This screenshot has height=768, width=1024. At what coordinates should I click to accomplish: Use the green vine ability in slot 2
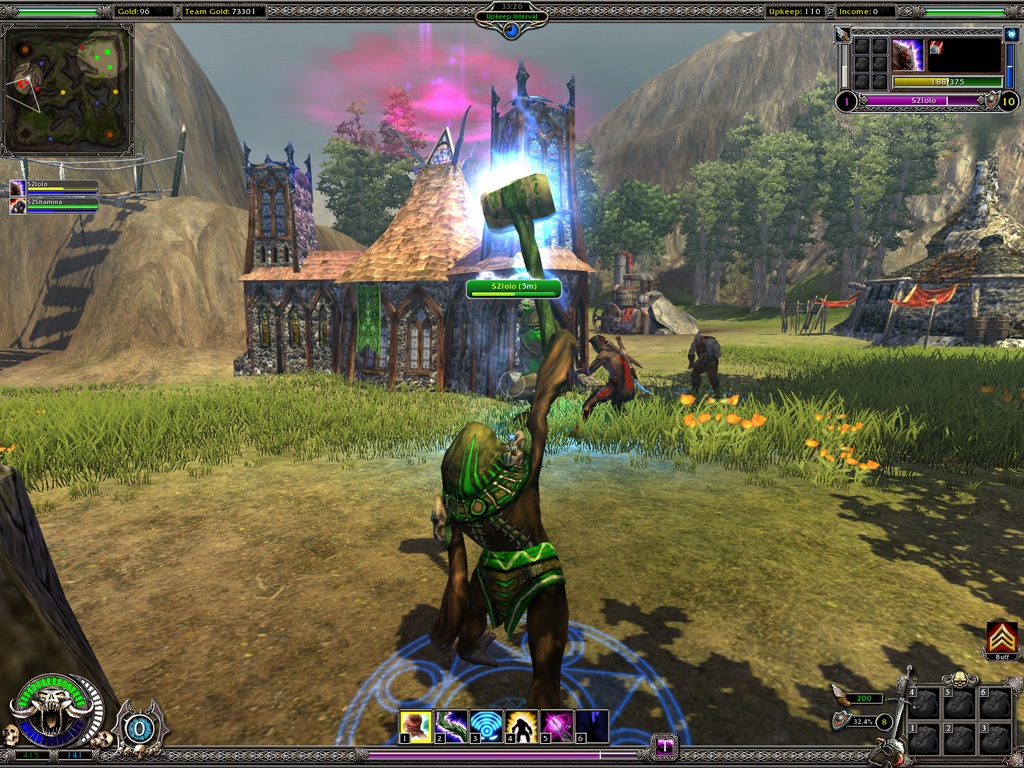click(x=450, y=726)
